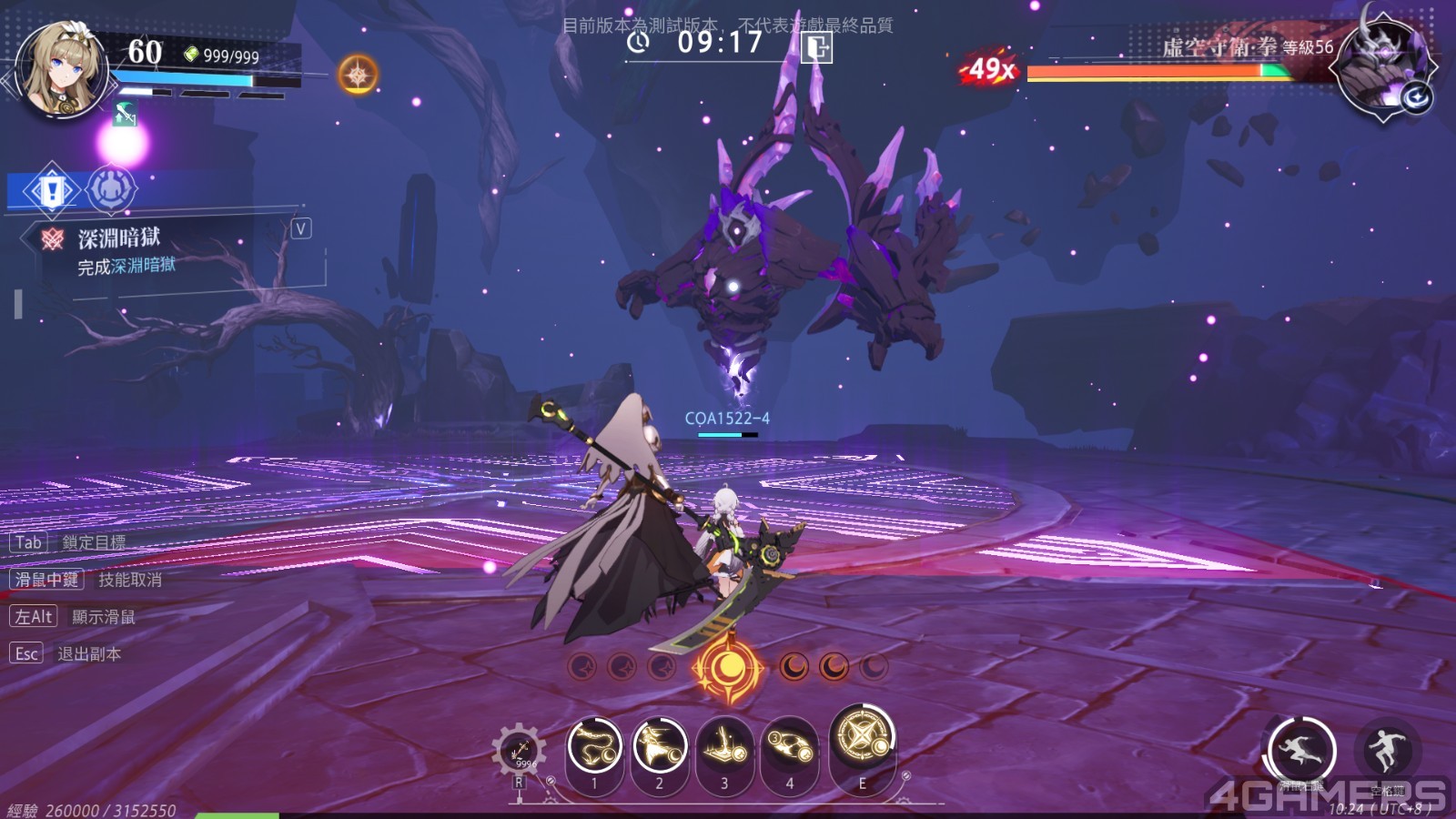Cast the ground light pillar skill

click(x=724, y=749)
